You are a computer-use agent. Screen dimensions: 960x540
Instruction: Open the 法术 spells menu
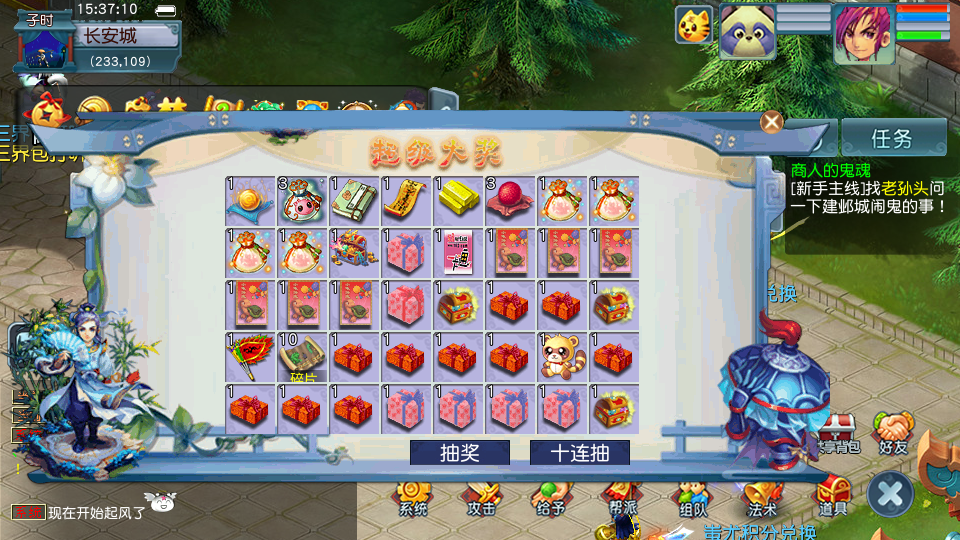pyautogui.click(x=761, y=497)
